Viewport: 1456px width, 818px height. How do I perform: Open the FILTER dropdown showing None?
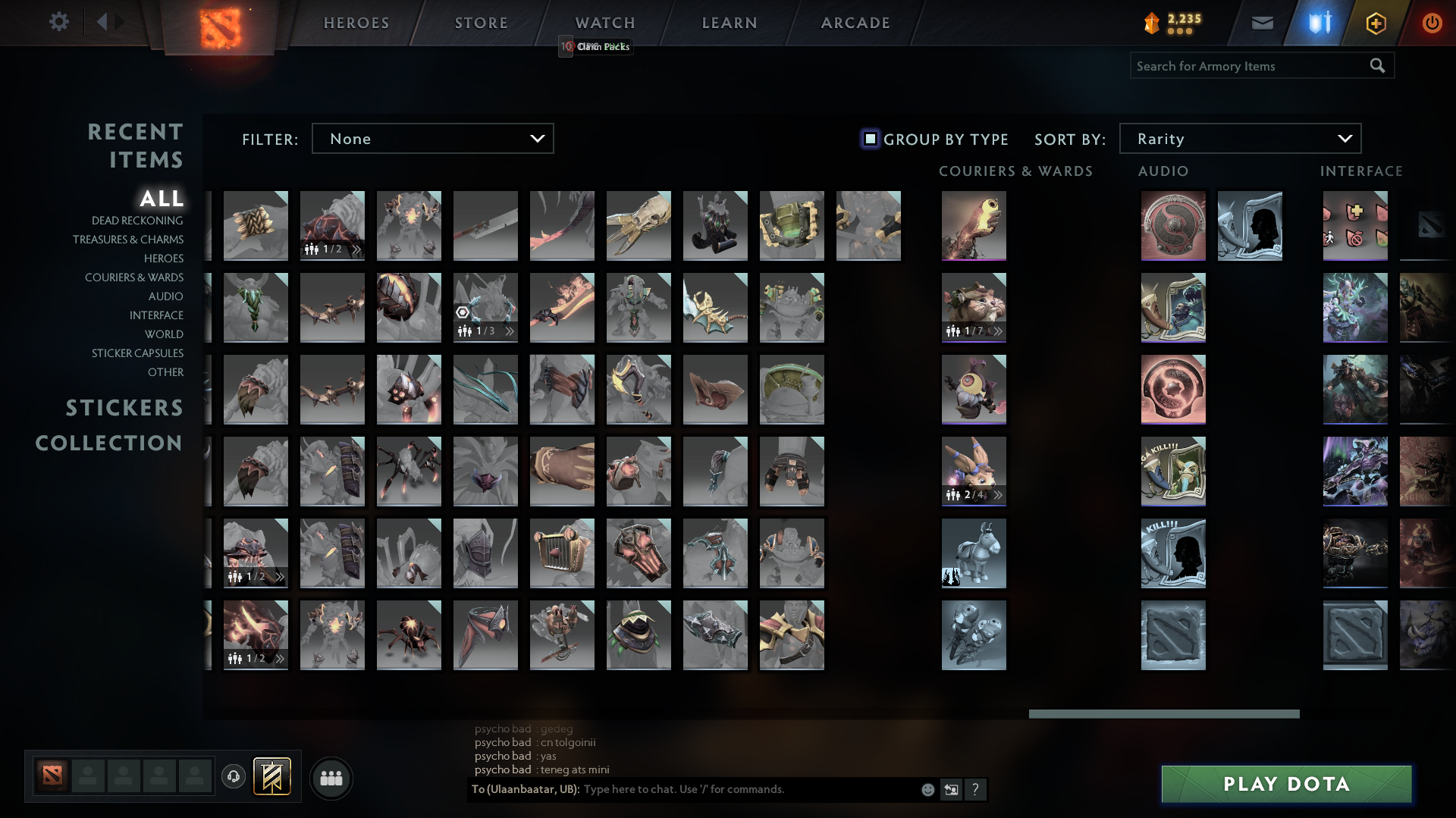coord(432,138)
